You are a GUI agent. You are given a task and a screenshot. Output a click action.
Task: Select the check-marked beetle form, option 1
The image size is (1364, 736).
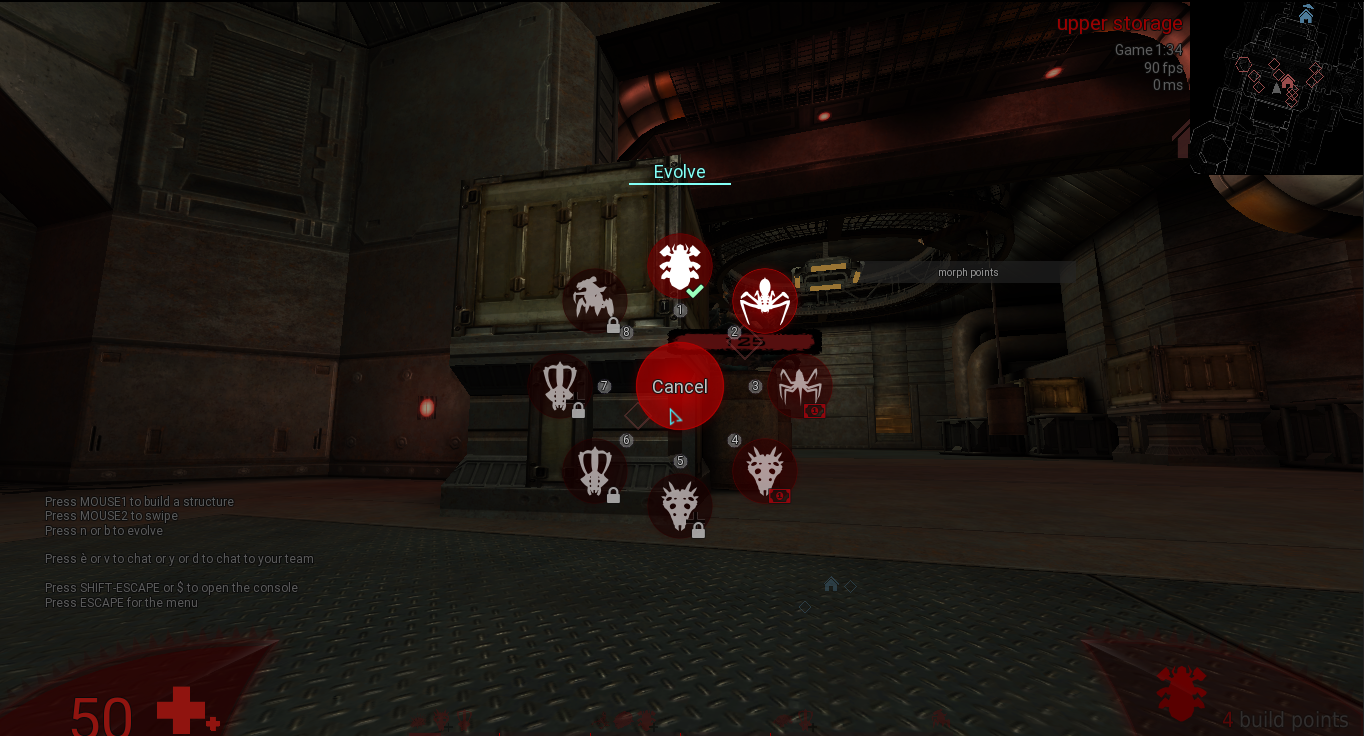point(679,266)
